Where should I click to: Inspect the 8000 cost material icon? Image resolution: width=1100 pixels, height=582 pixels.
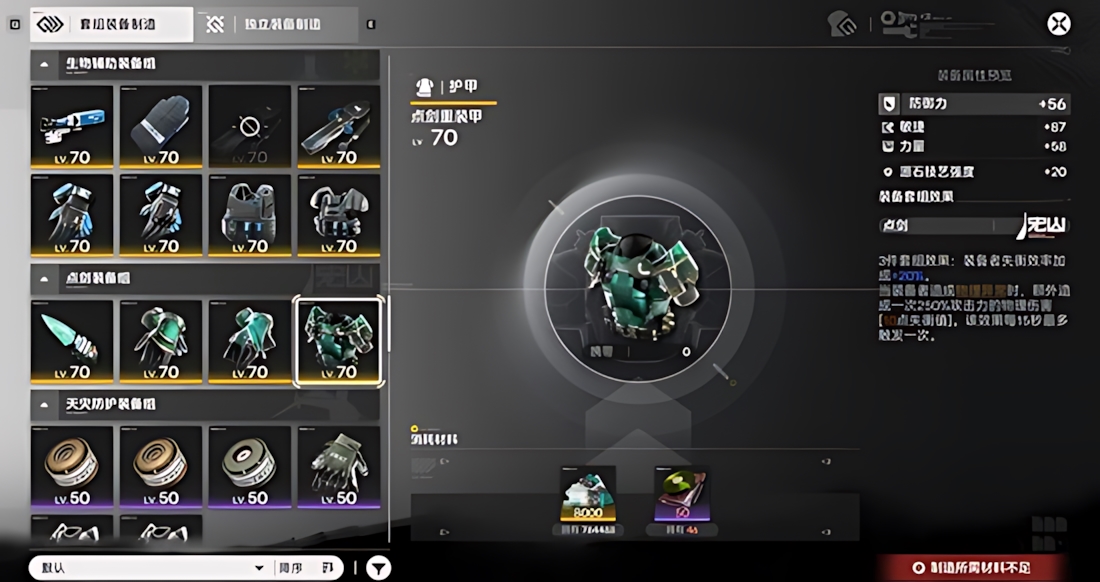click(x=588, y=494)
